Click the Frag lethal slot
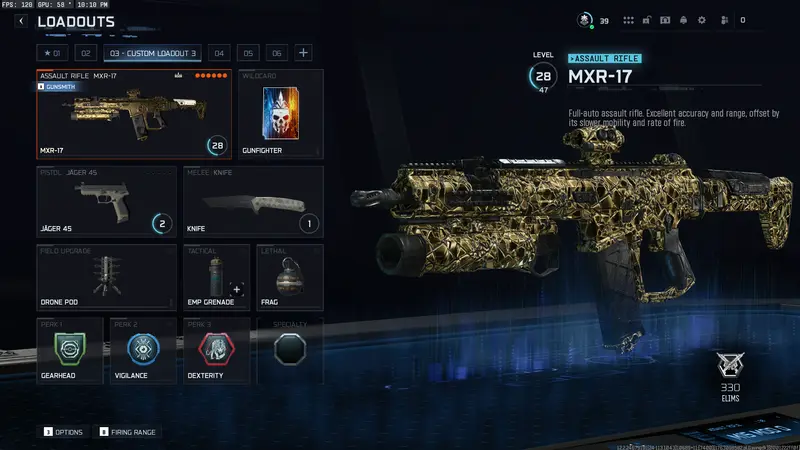Viewport: 800px width, 450px height. click(x=289, y=277)
